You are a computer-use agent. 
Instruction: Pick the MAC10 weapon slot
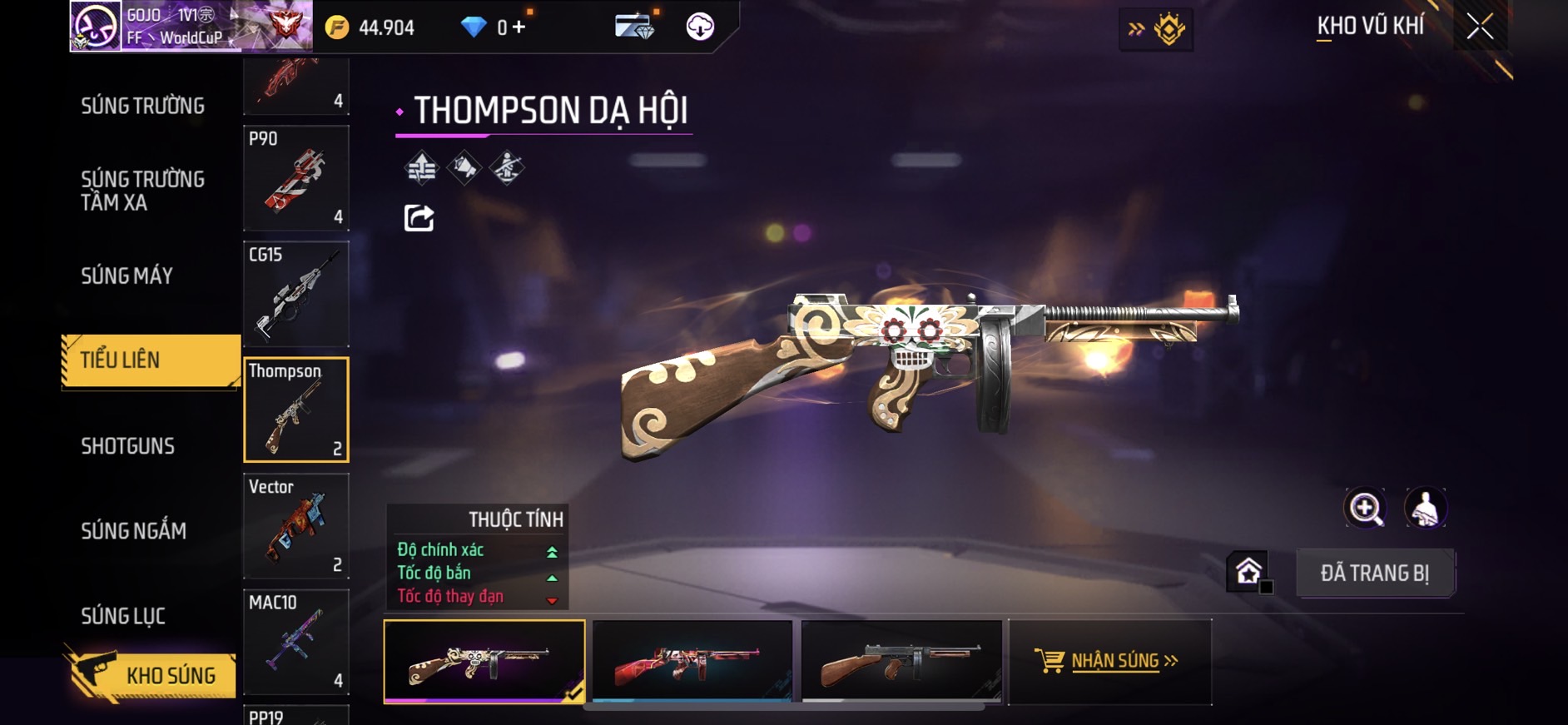pos(296,642)
